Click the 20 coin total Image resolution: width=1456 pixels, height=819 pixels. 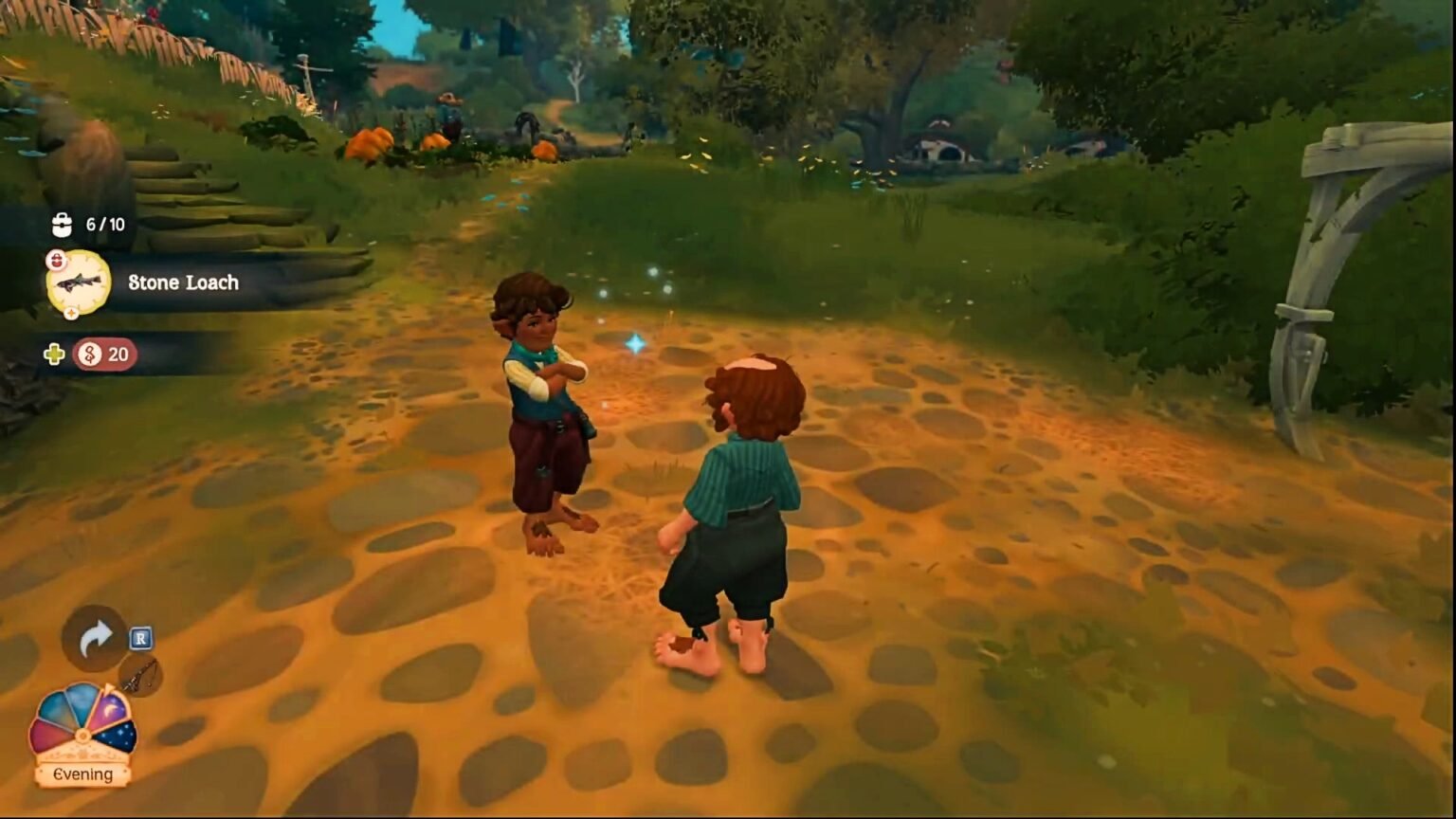pyautogui.click(x=118, y=355)
